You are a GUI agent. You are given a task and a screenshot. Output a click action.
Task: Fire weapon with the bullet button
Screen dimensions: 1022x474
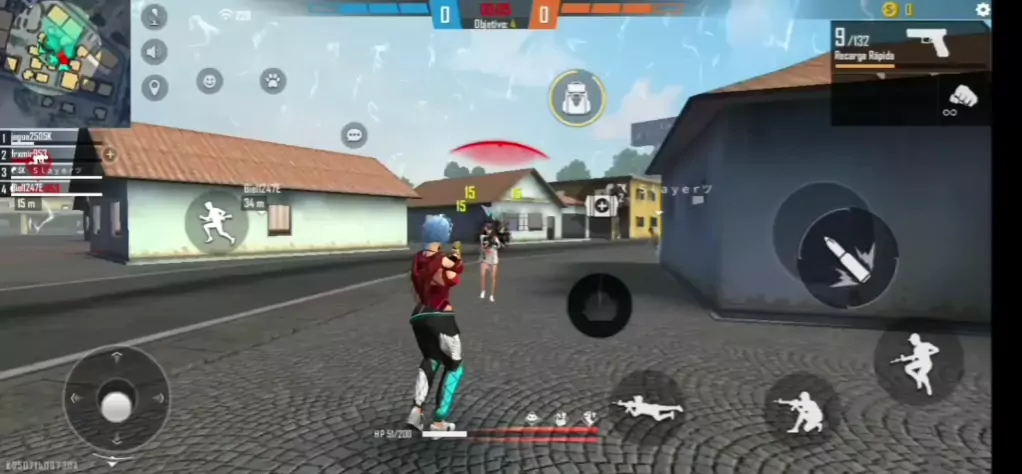coord(846,257)
